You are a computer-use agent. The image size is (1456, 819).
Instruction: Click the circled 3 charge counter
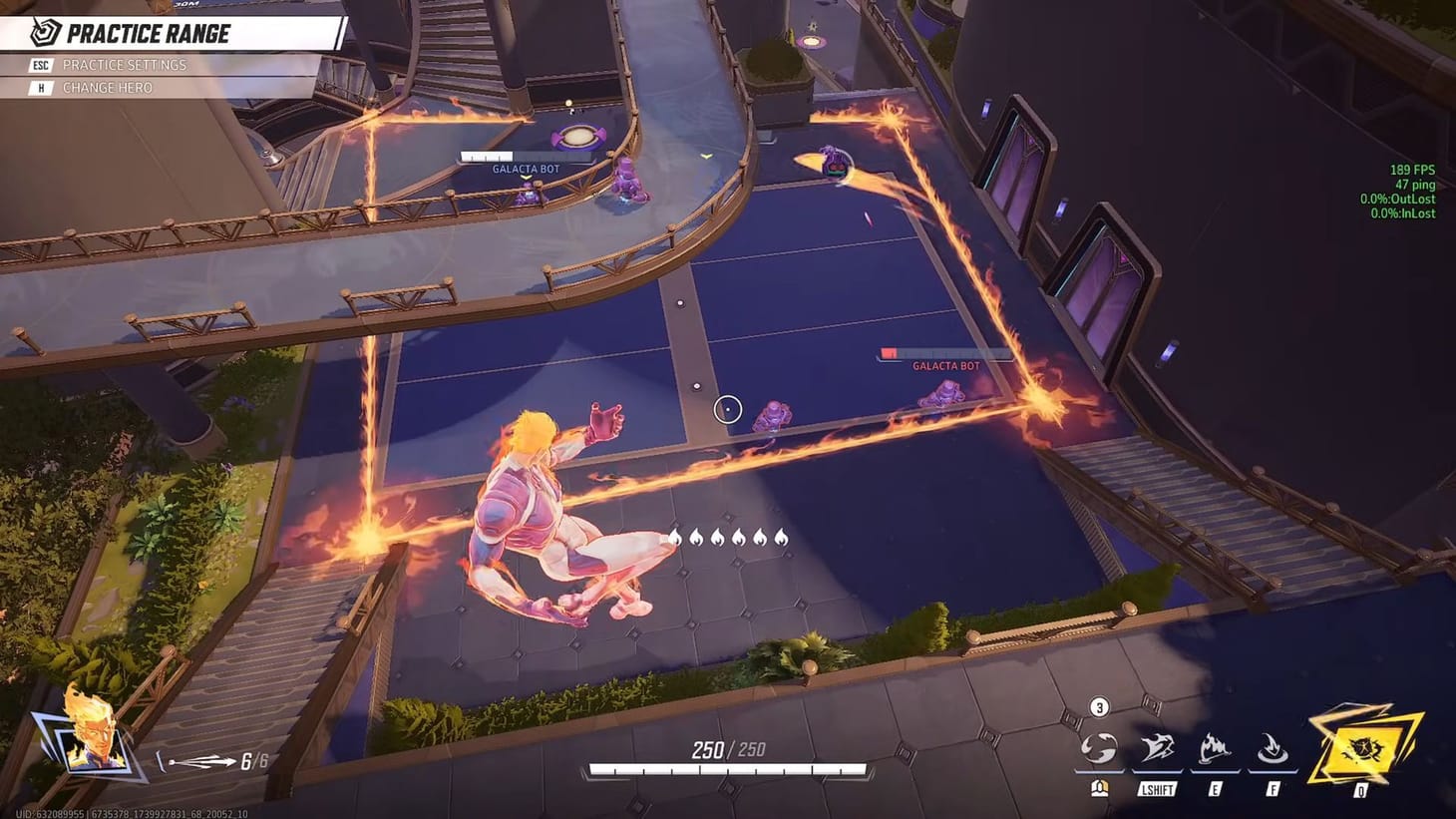[1098, 707]
